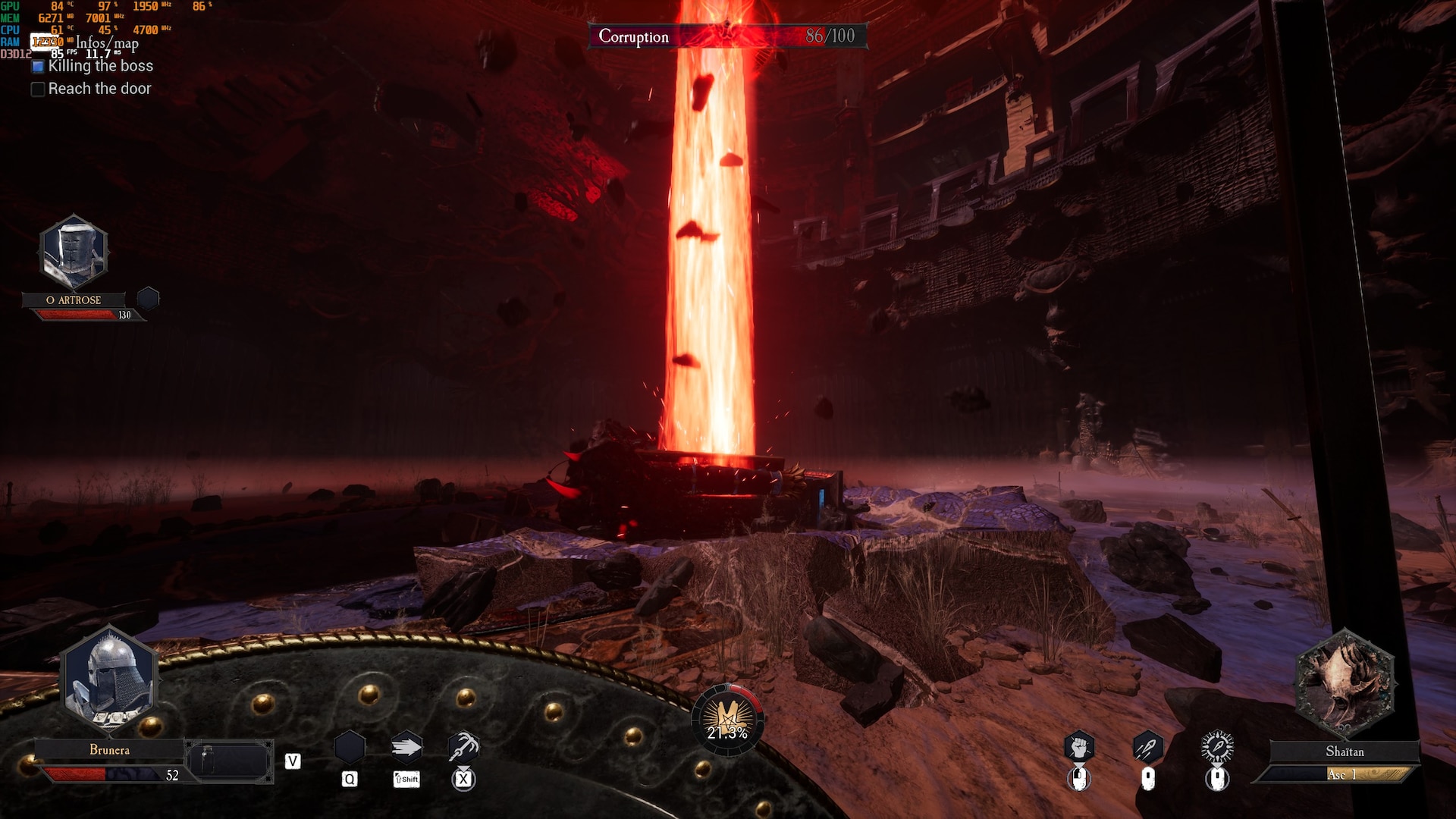This screenshot has width=1456, height=819.
Task: Select teammate O ARTROSE's portrait
Action: (74, 253)
